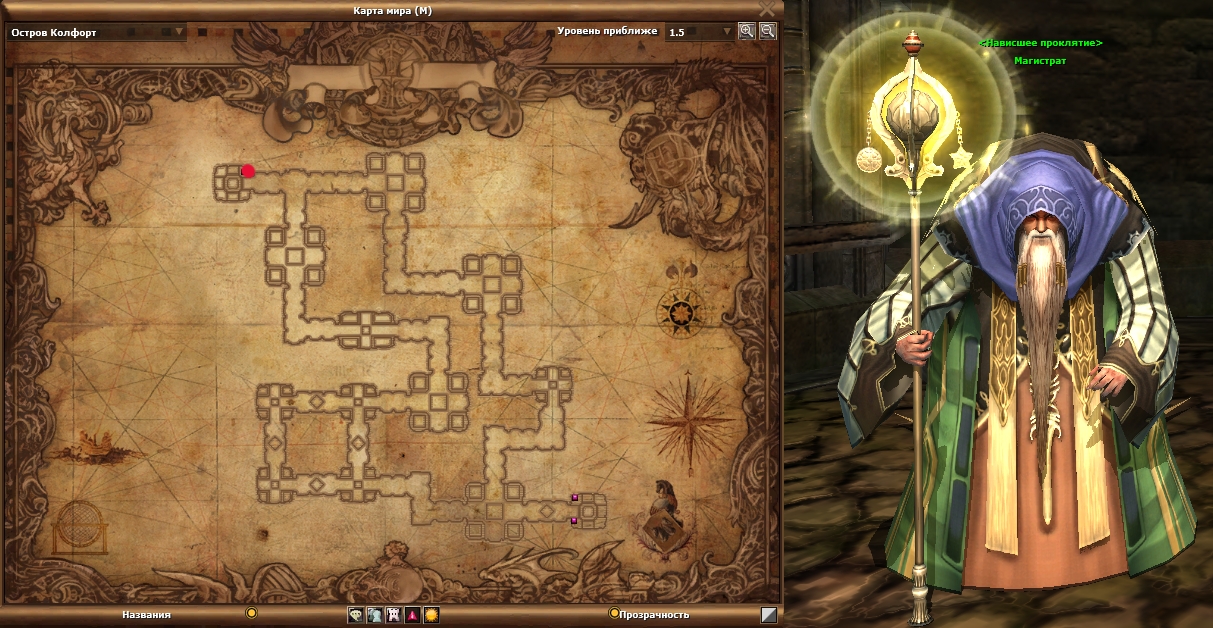The width and height of the screenshot is (1213, 628).
Task: Toggle the yellow sun map filter icon
Action: [431, 615]
